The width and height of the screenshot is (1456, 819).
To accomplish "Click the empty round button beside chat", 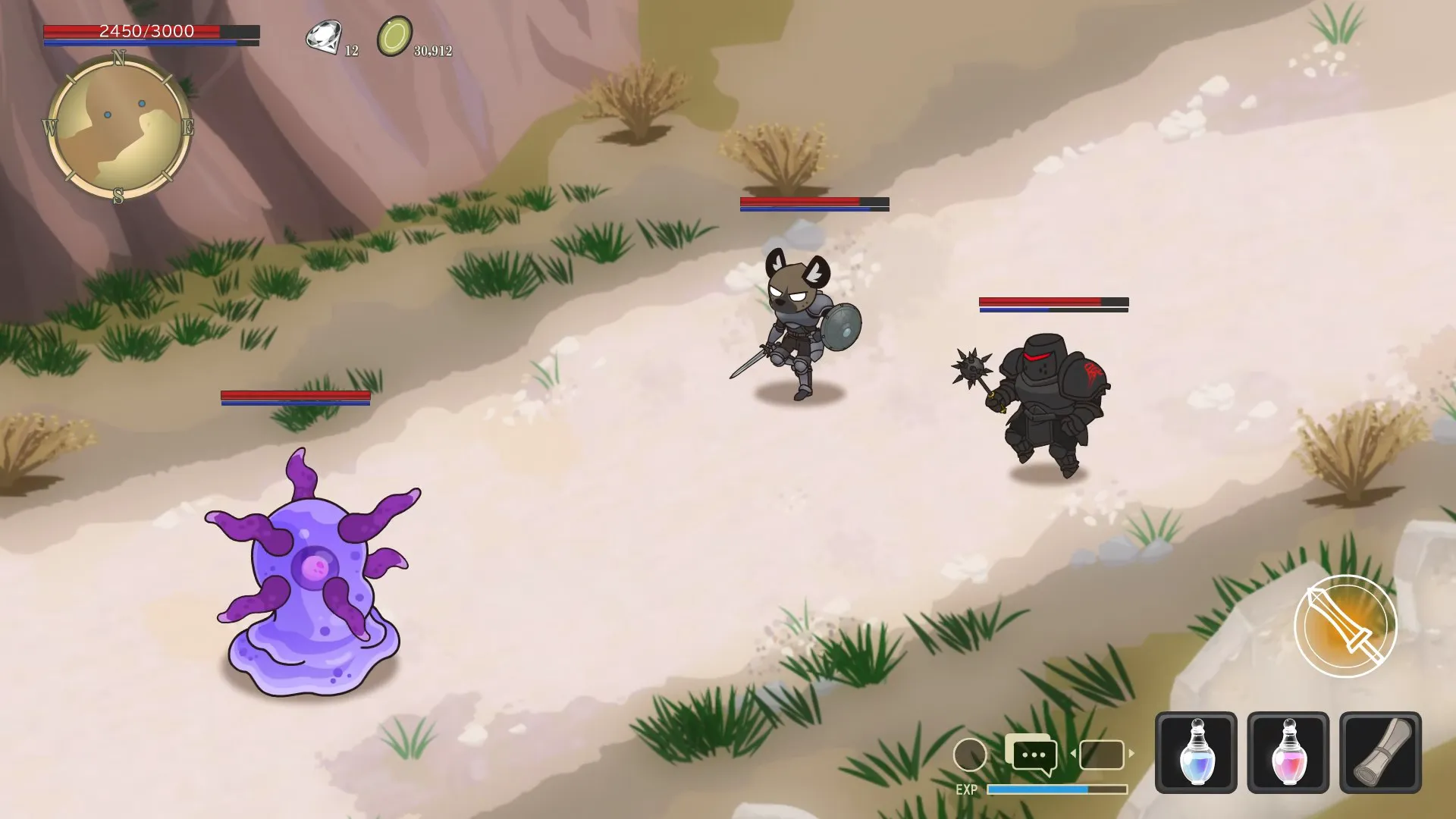I will coord(969,755).
